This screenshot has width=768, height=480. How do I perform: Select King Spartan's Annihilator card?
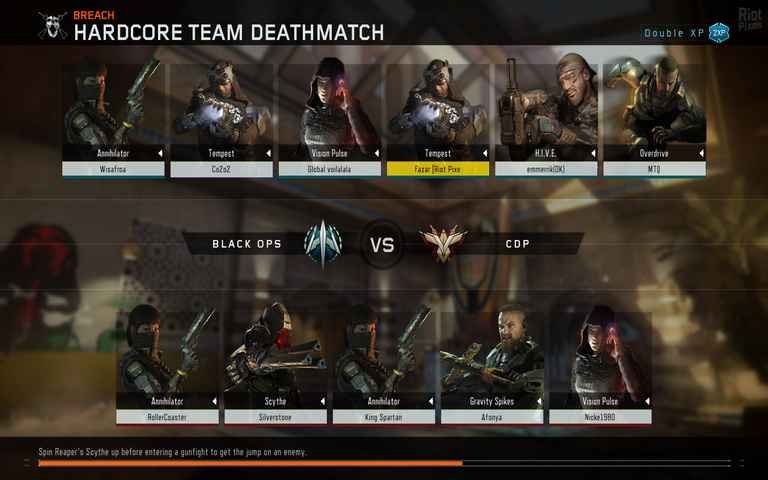tap(384, 365)
